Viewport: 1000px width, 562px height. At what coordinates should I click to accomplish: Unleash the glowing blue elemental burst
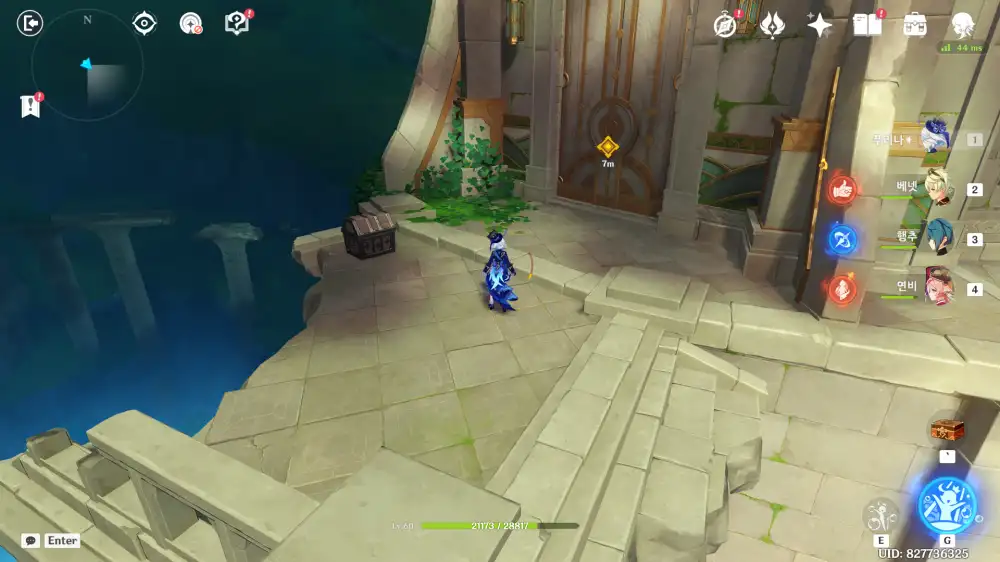click(946, 505)
